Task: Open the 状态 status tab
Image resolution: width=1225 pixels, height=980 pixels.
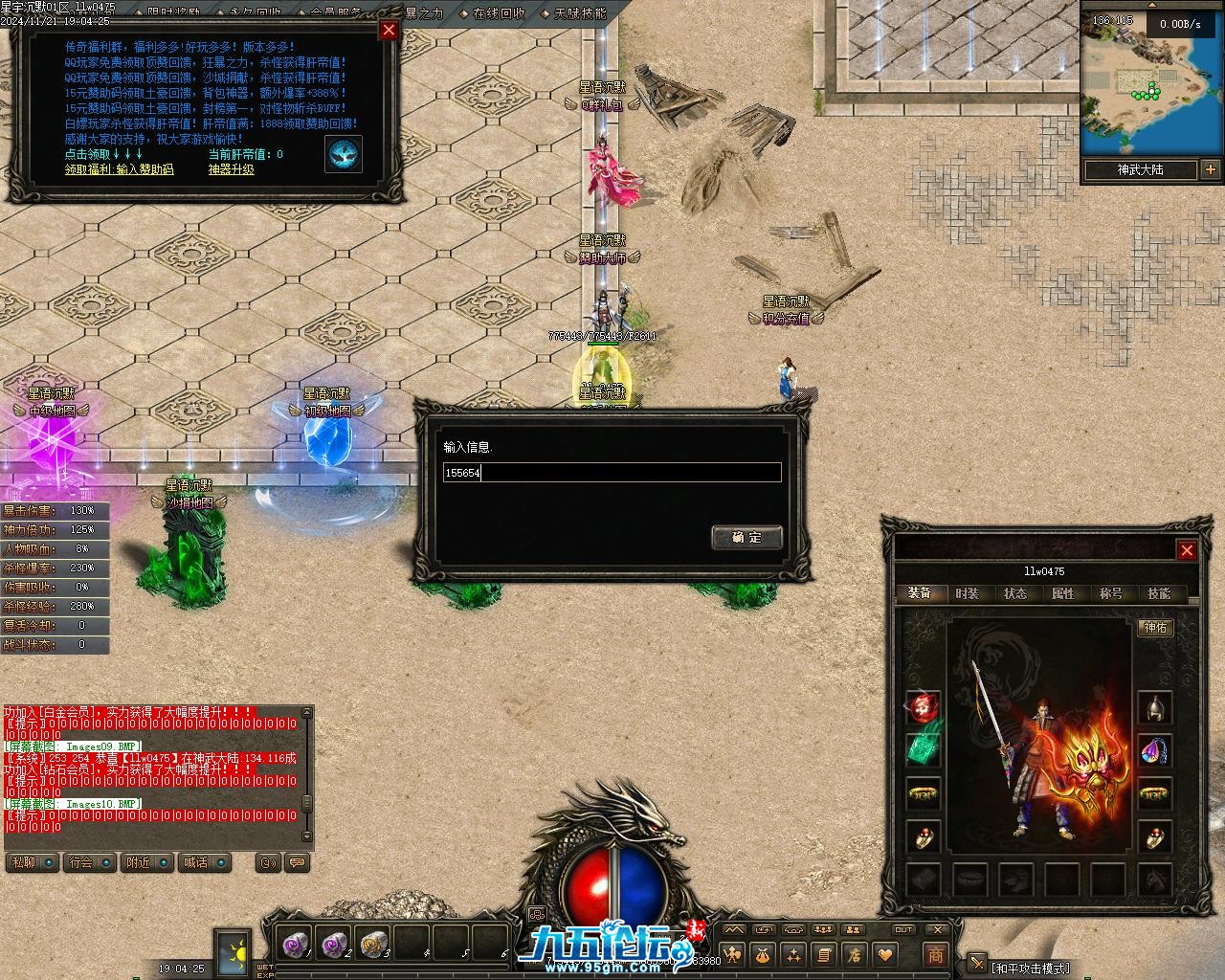Action: click(x=1015, y=593)
